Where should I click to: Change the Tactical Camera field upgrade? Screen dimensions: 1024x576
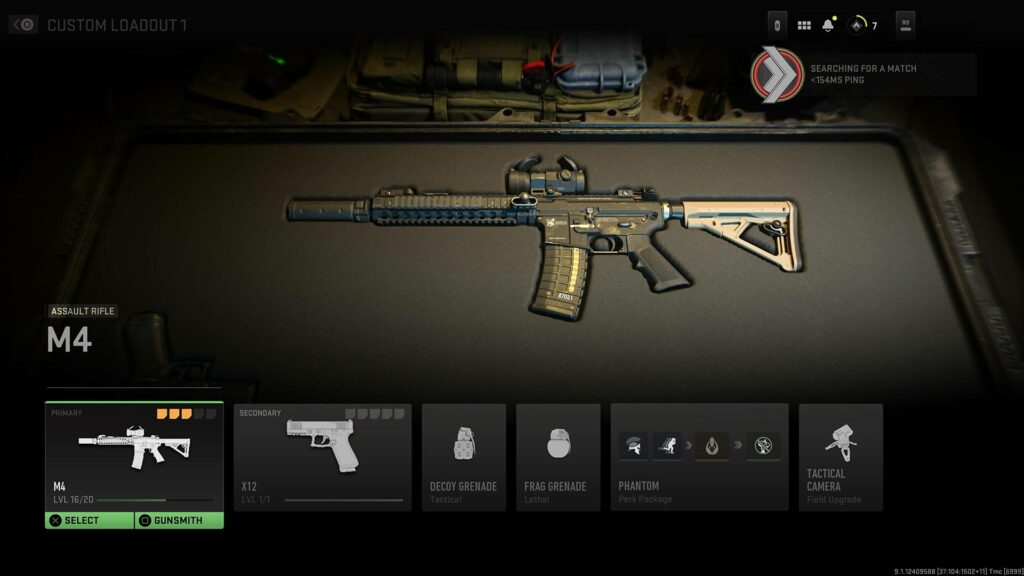[840, 457]
